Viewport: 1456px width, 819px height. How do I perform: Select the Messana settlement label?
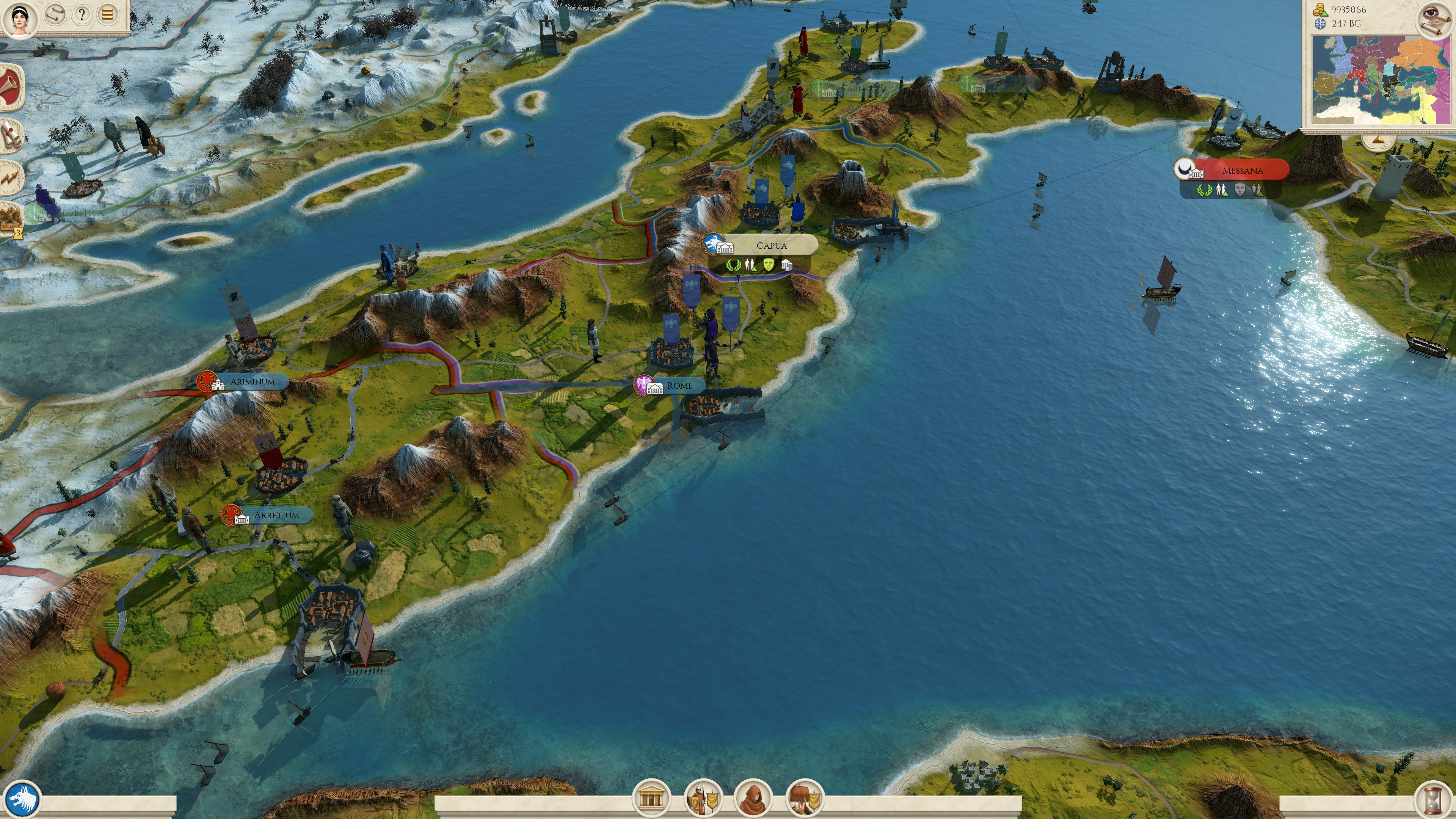[x=1242, y=170]
